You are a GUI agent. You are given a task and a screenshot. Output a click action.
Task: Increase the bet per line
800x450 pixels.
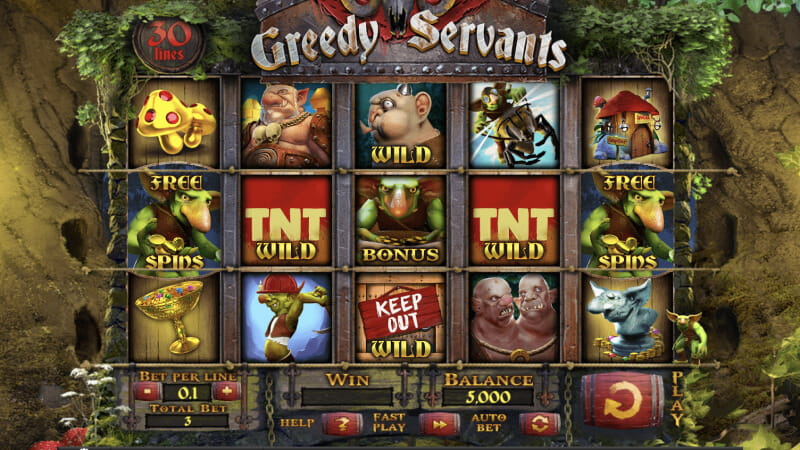point(226,391)
